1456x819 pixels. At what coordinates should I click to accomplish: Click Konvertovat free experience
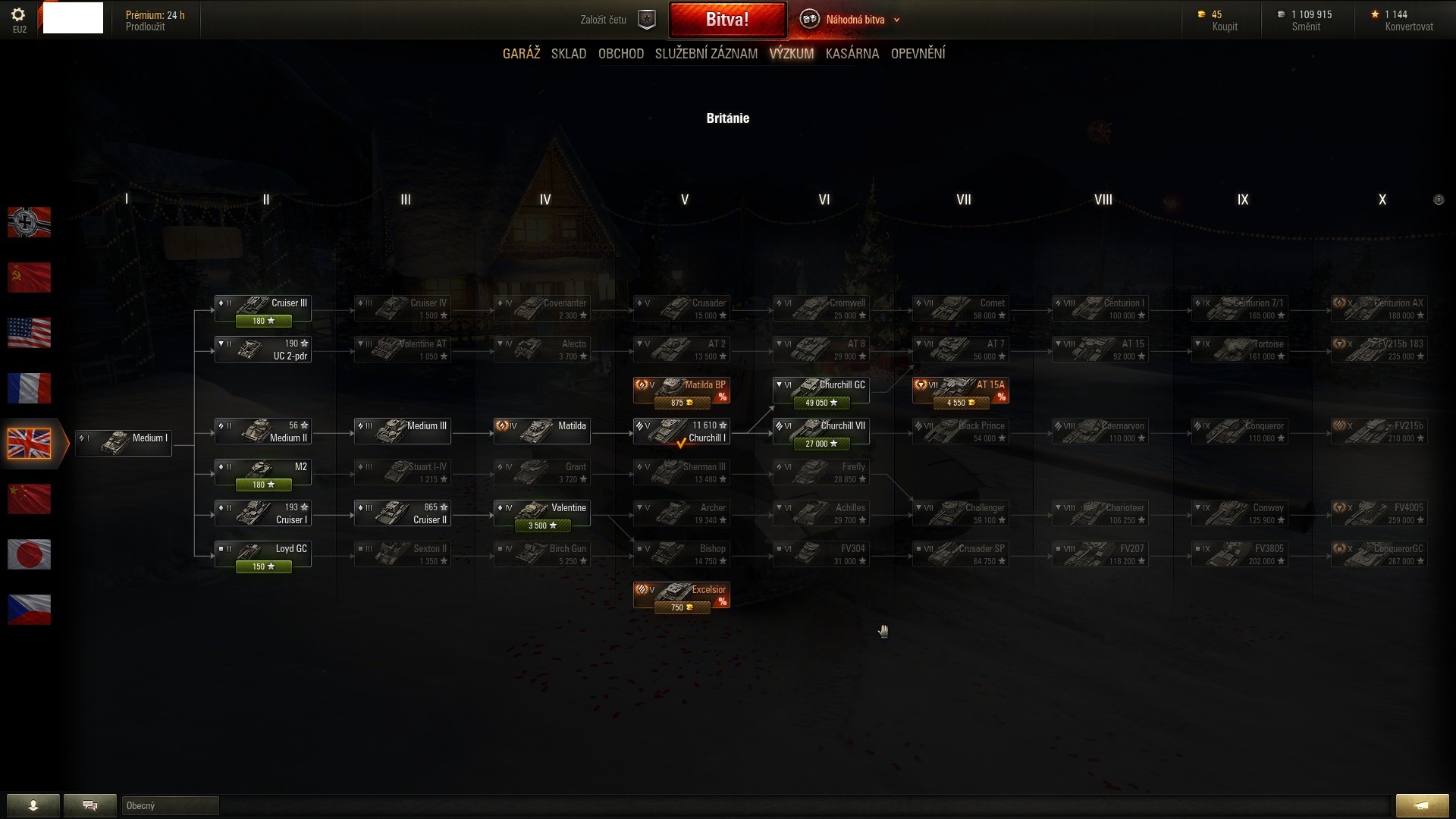point(1408,27)
